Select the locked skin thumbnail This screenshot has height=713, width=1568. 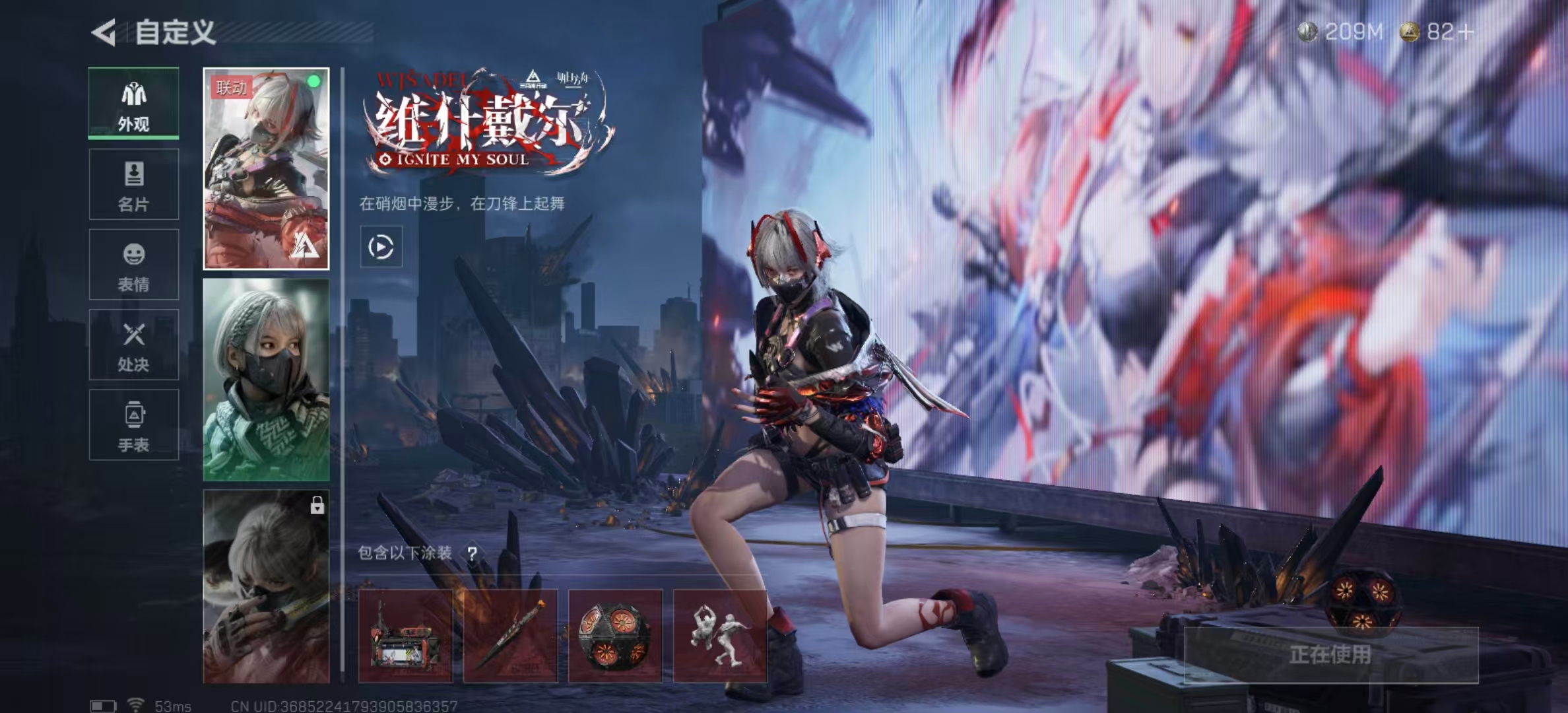(x=266, y=586)
